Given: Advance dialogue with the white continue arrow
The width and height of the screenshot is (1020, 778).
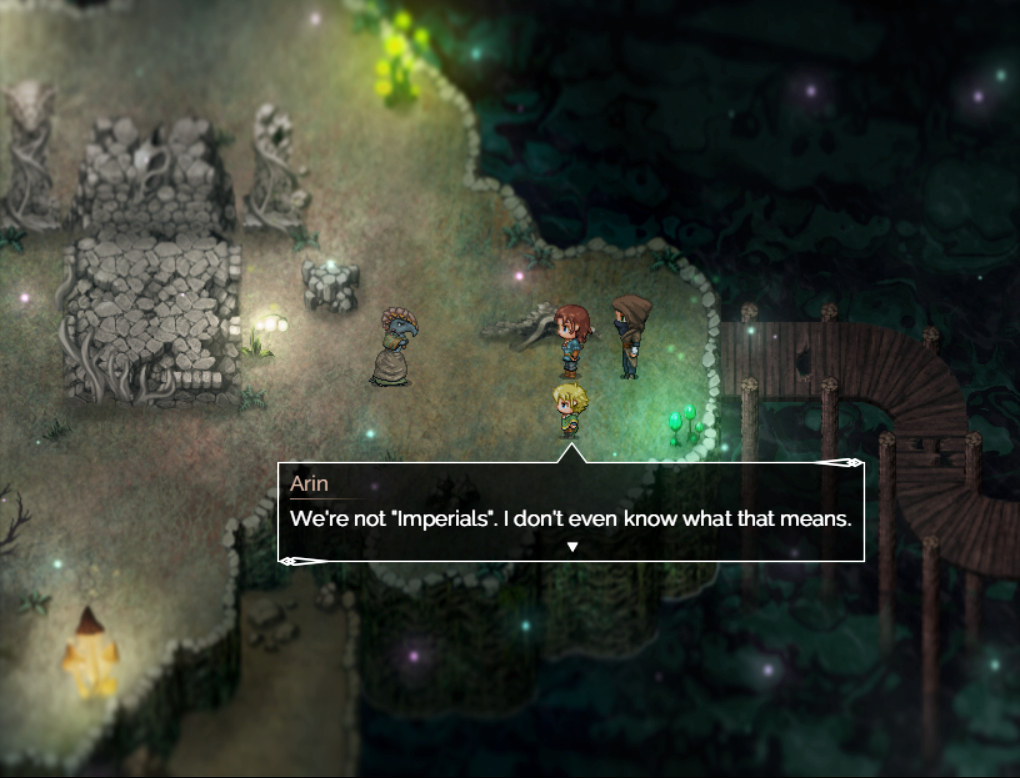Looking at the screenshot, I should (x=572, y=546).
